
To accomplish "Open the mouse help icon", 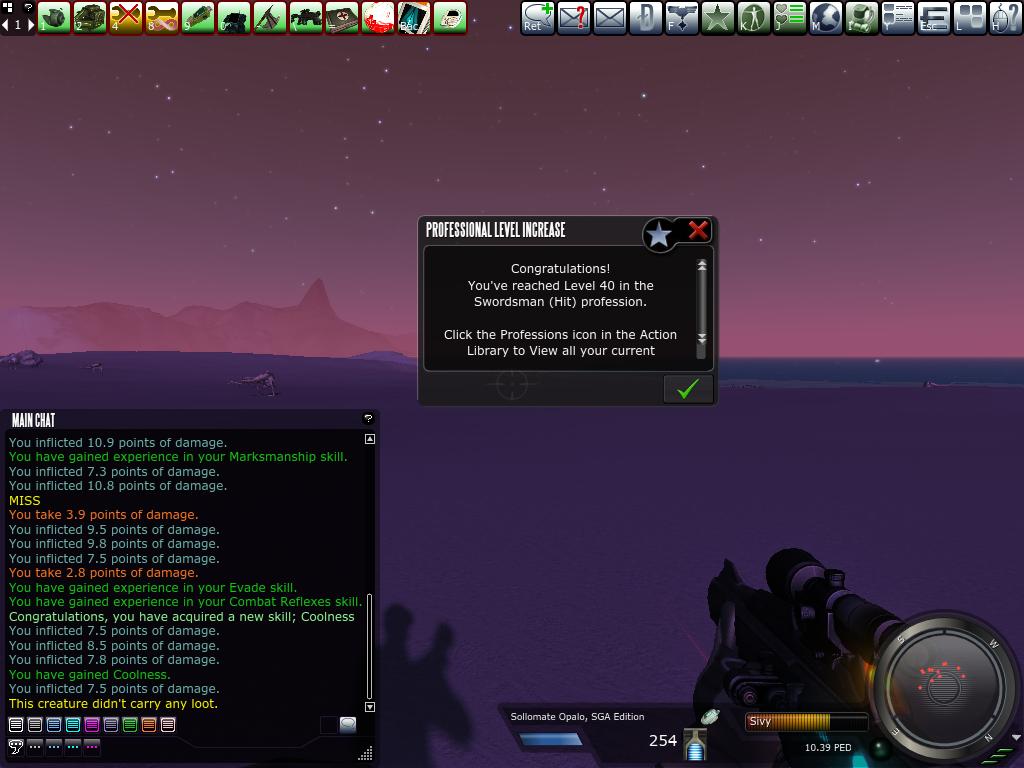I will tap(1006, 17).
